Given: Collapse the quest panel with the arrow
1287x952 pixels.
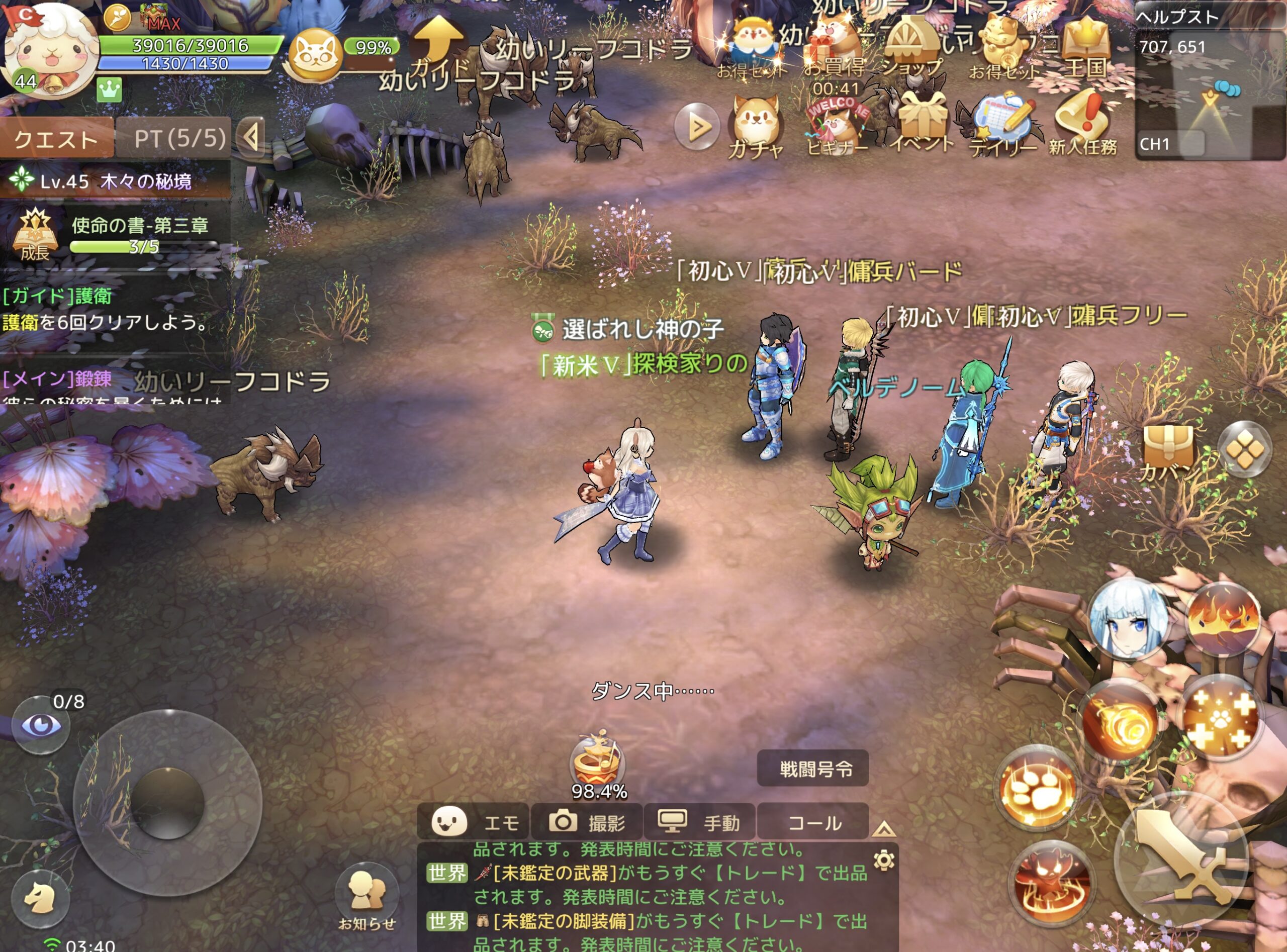Looking at the screenshot, I should [x=251, y=138].
